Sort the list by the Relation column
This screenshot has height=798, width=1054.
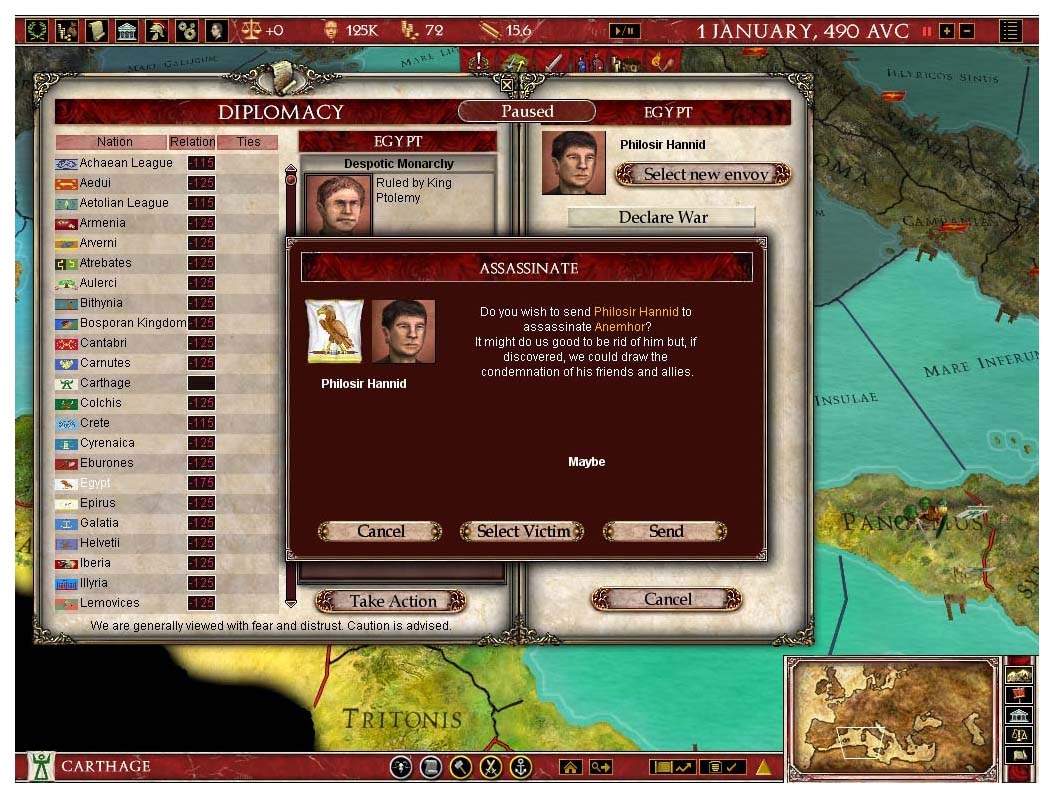[x=192, y=142]
